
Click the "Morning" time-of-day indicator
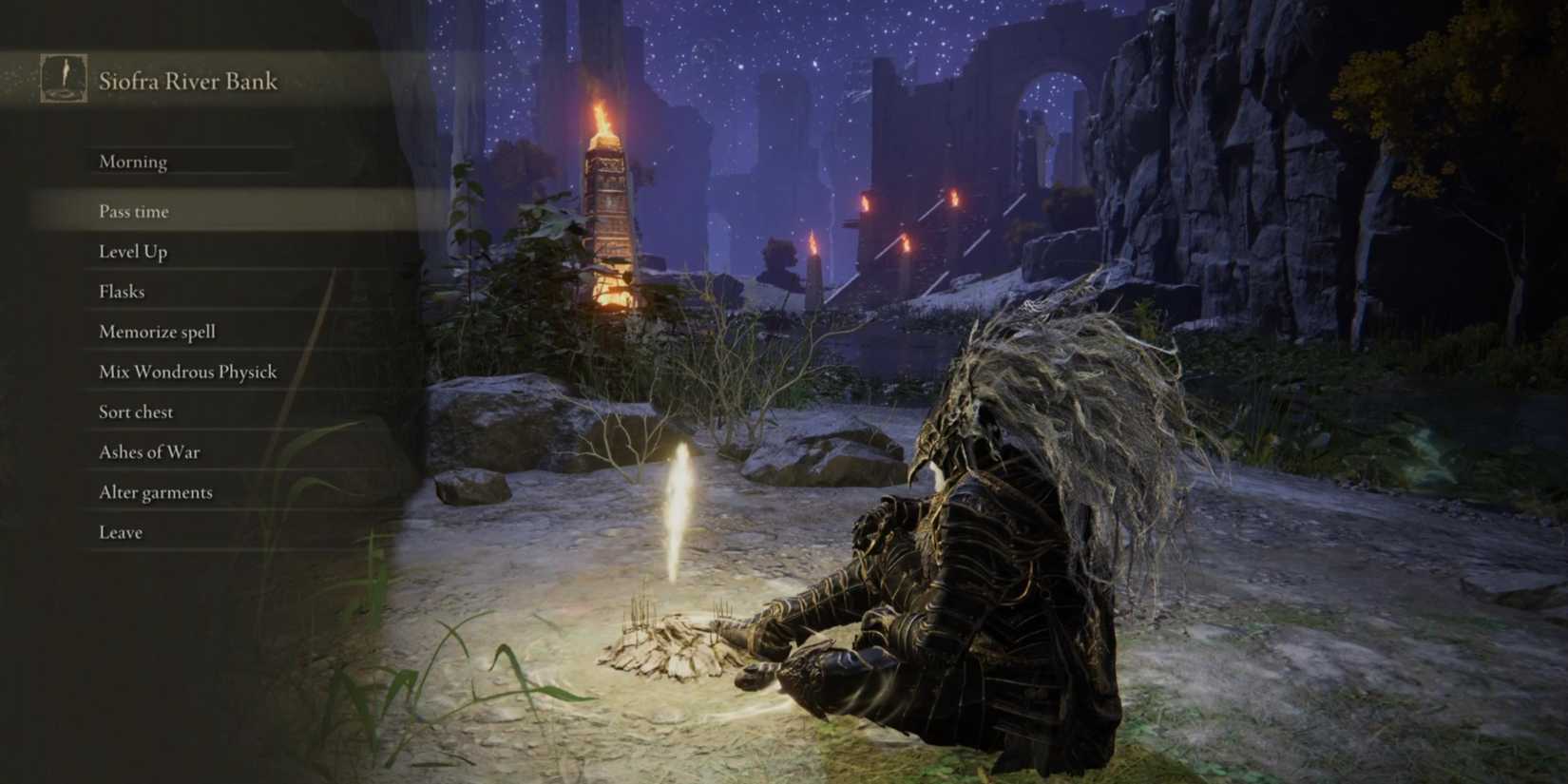[133, 162]
